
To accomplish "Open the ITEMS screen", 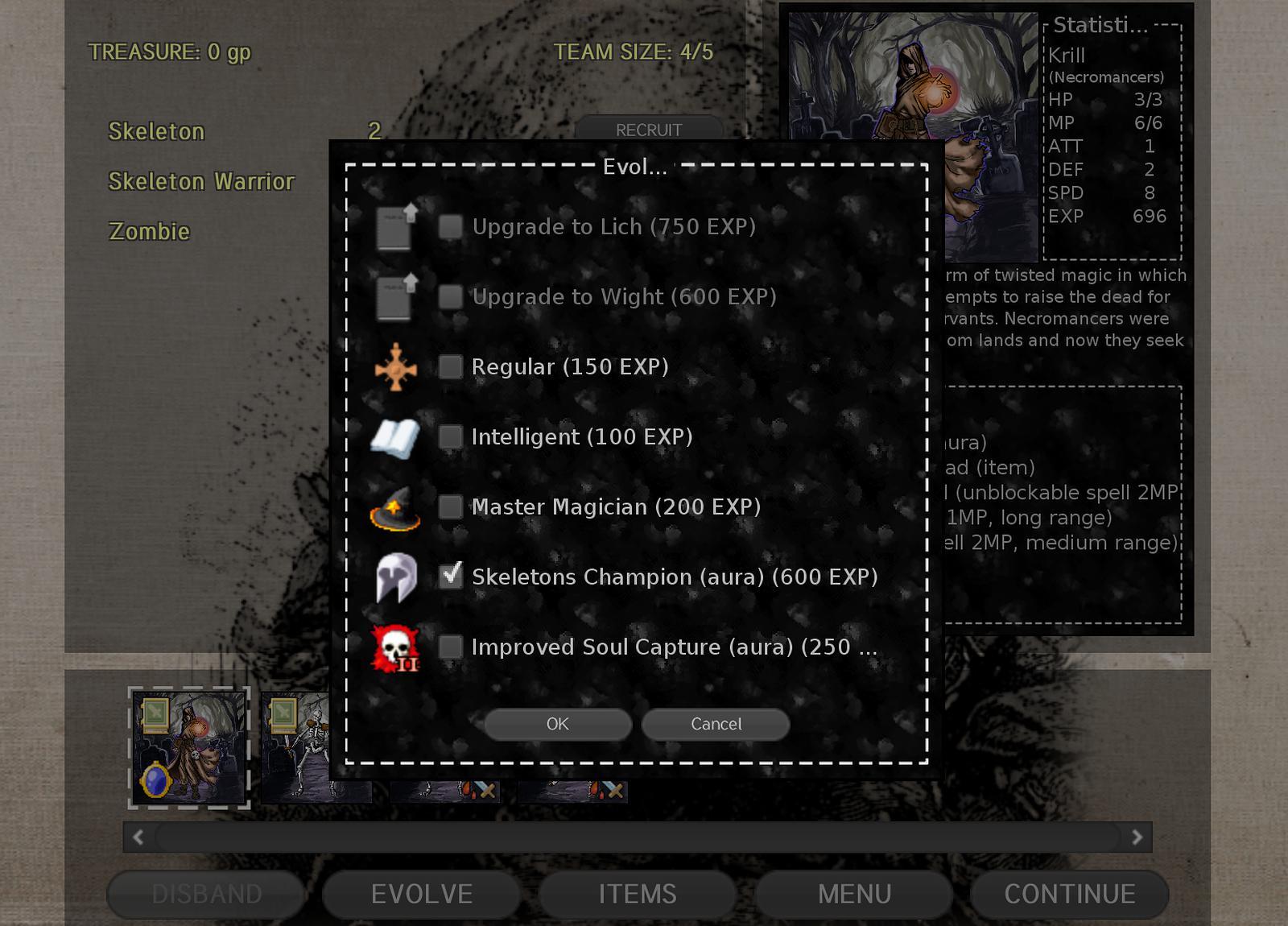I will (x=637, y=893).
